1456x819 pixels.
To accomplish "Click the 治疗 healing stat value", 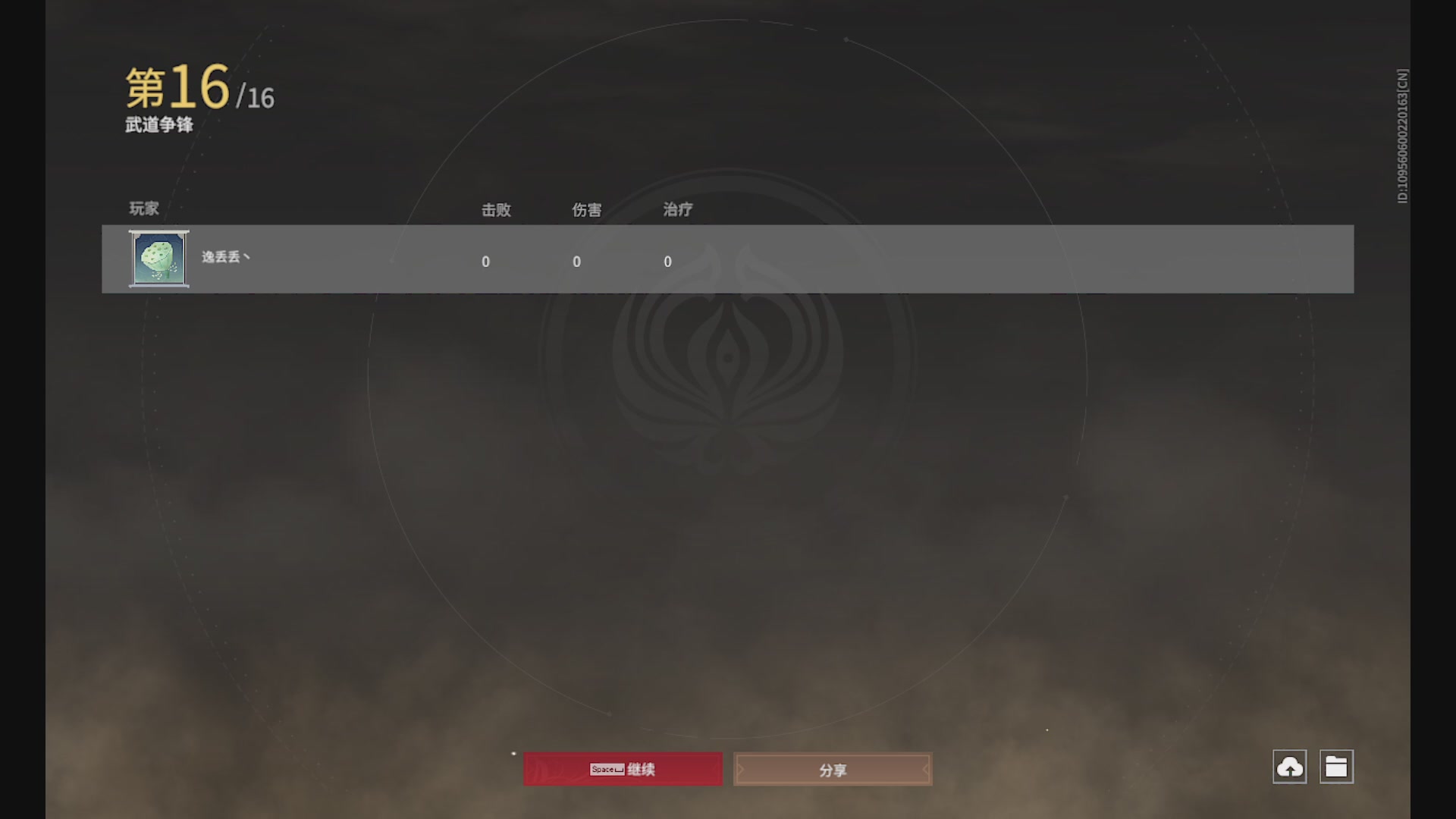I will coord(668,261).
